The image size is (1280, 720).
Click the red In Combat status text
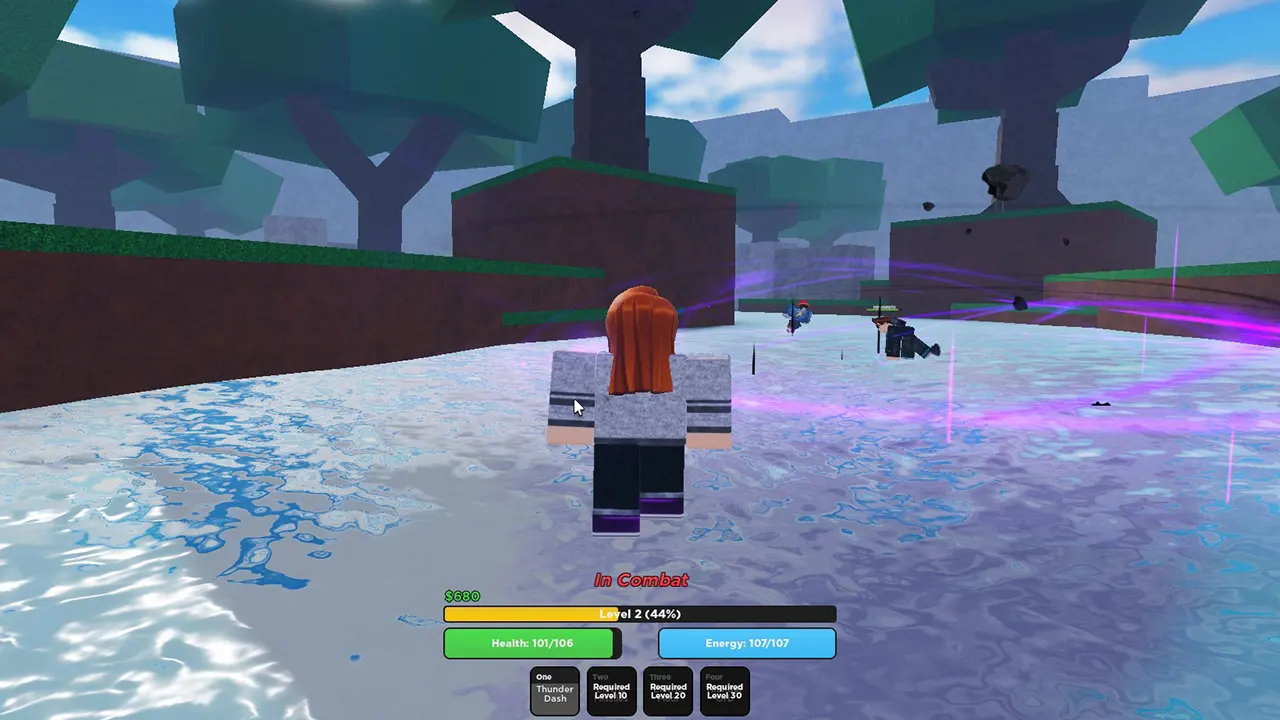coord(640,580)
